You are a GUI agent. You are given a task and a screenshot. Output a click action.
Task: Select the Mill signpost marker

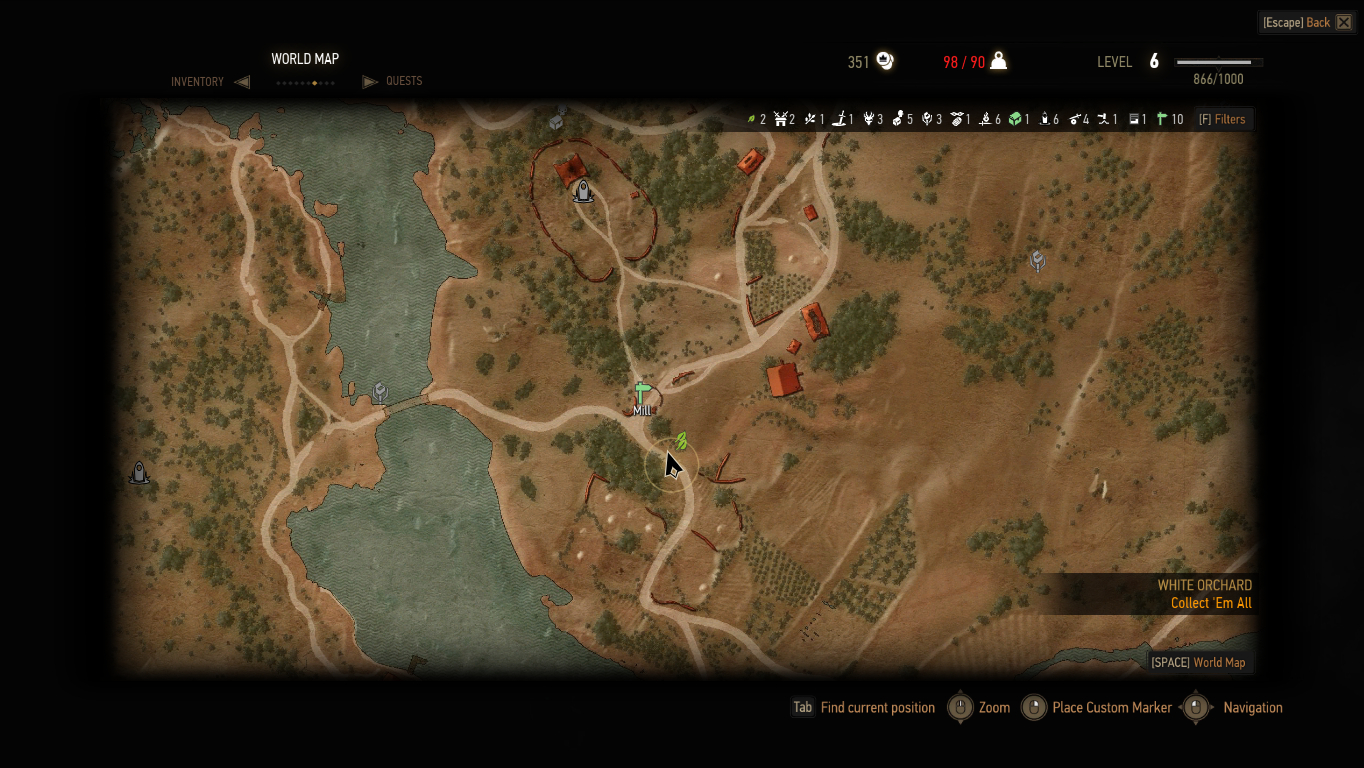642,393
